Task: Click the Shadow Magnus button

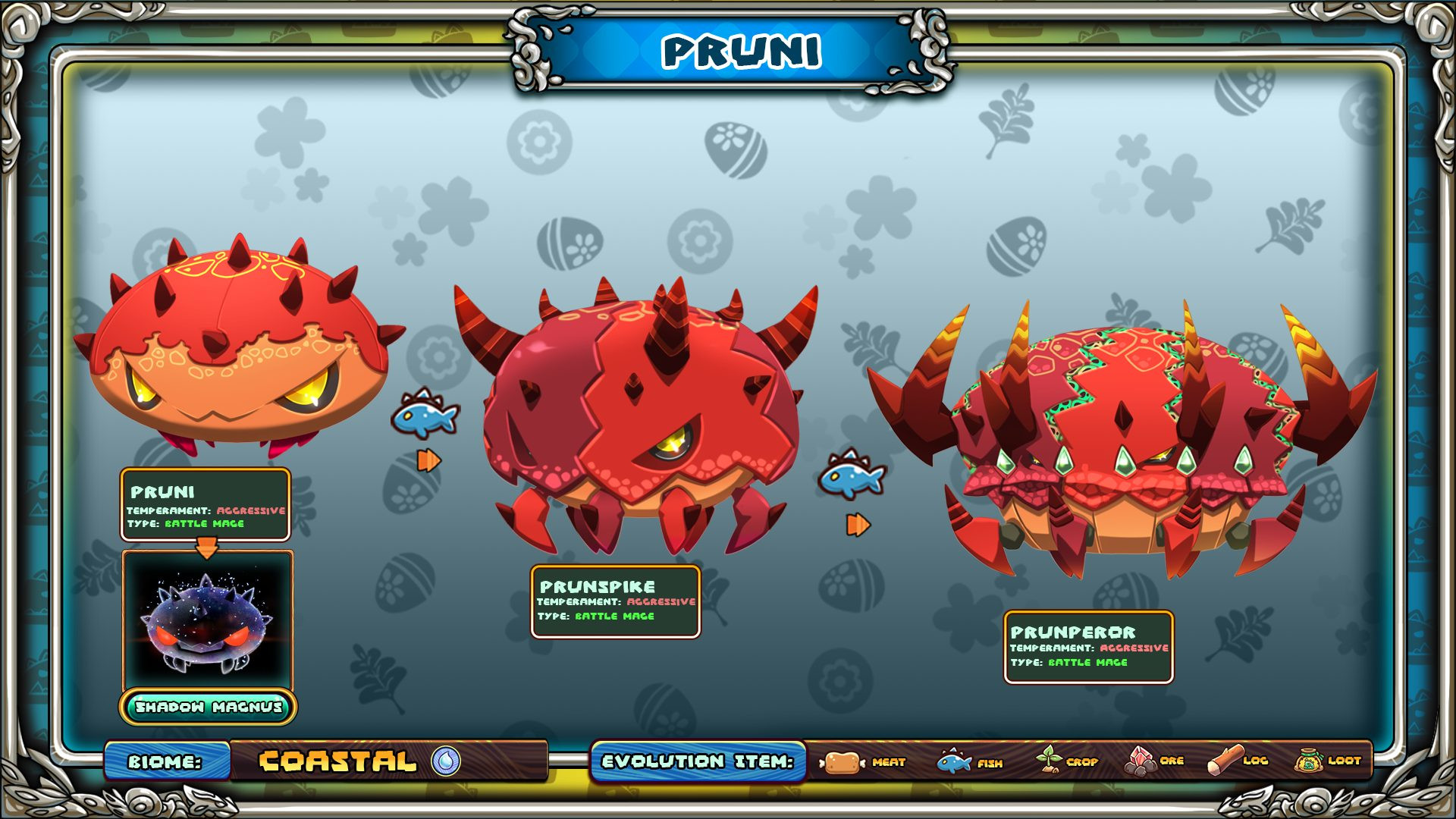Action: (x=208, y=707)
